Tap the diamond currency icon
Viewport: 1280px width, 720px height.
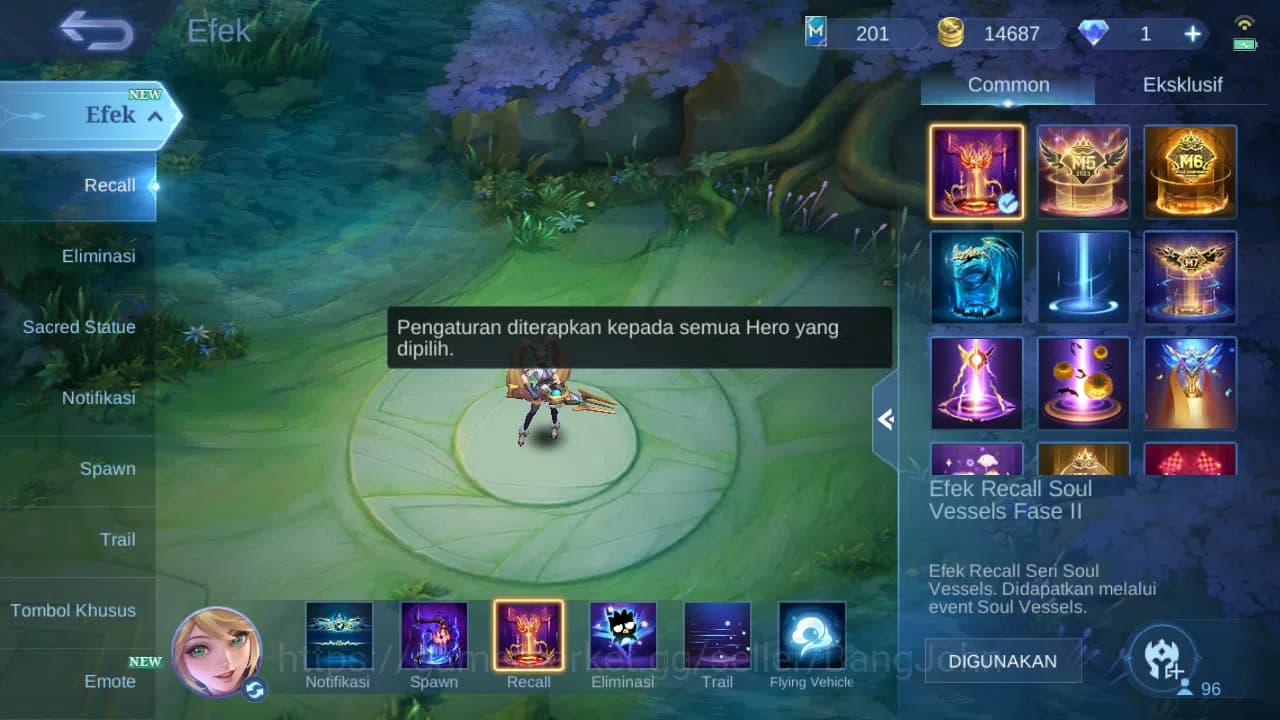point(1096,33)
